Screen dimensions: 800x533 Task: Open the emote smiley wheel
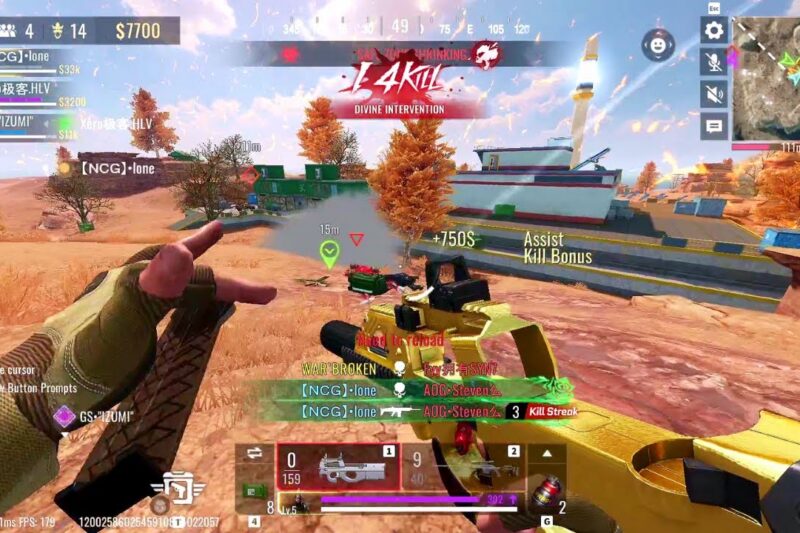pyautogui.click(x=658, y=45)
